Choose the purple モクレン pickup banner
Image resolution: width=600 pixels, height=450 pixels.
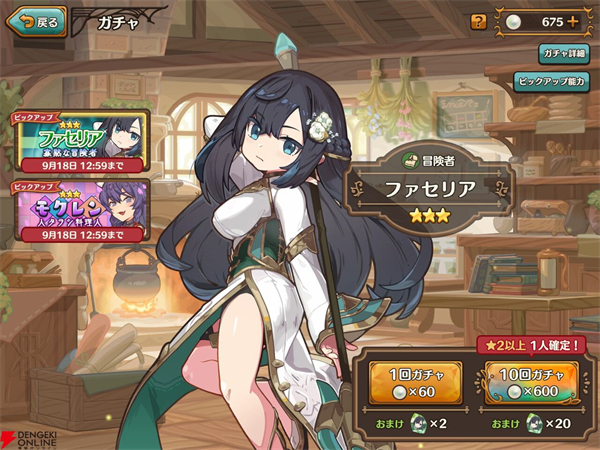[x=78, y=210]
